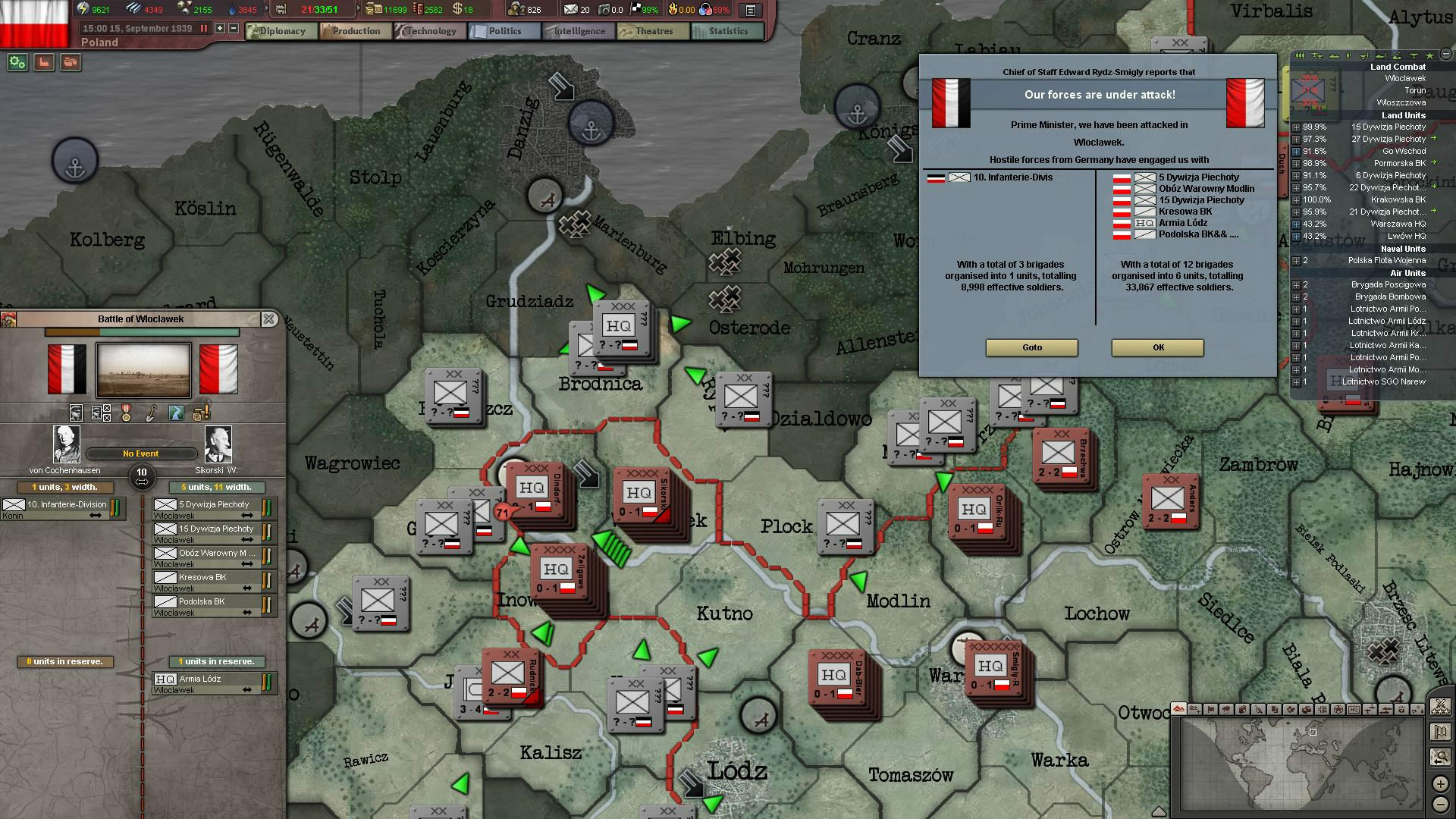Click the magnifier zoom icon beside the minimap
Viewport: 1456px width, 819px height.
[1441, 756]
